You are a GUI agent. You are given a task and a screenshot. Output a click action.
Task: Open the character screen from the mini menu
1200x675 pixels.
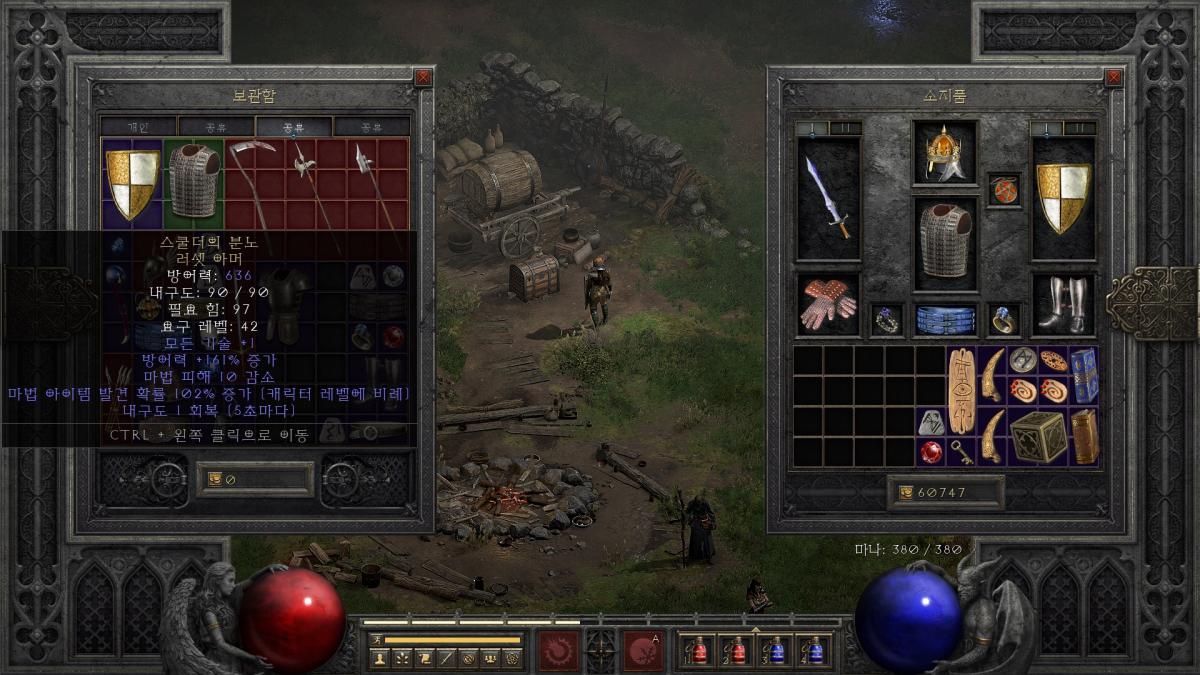point(380,658)
